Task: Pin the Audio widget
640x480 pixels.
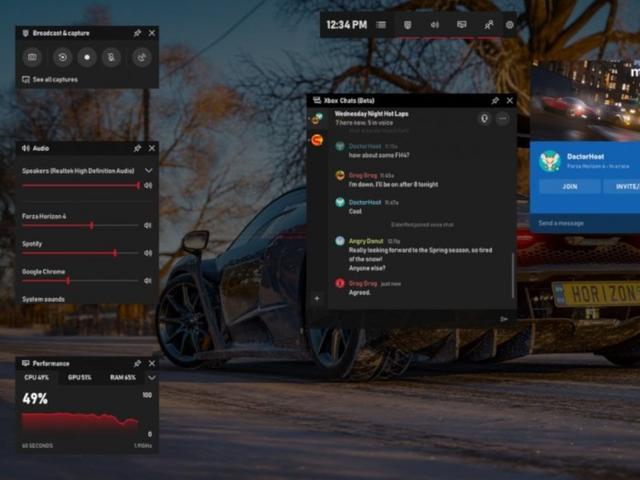Action: pyautogui.click(x=137, y=148)
